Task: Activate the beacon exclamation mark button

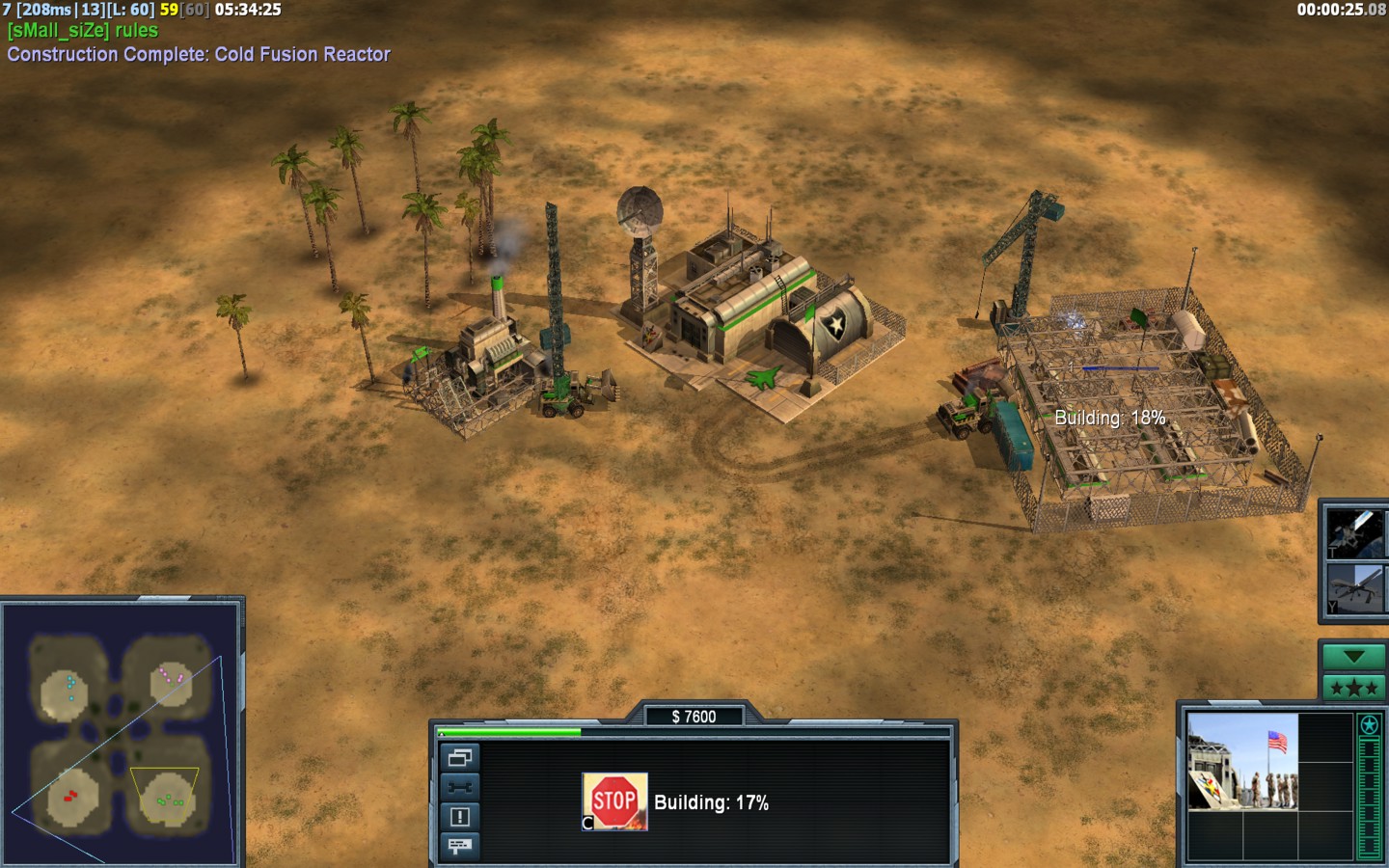Action: pyautogui.click(x=460, y=817)
